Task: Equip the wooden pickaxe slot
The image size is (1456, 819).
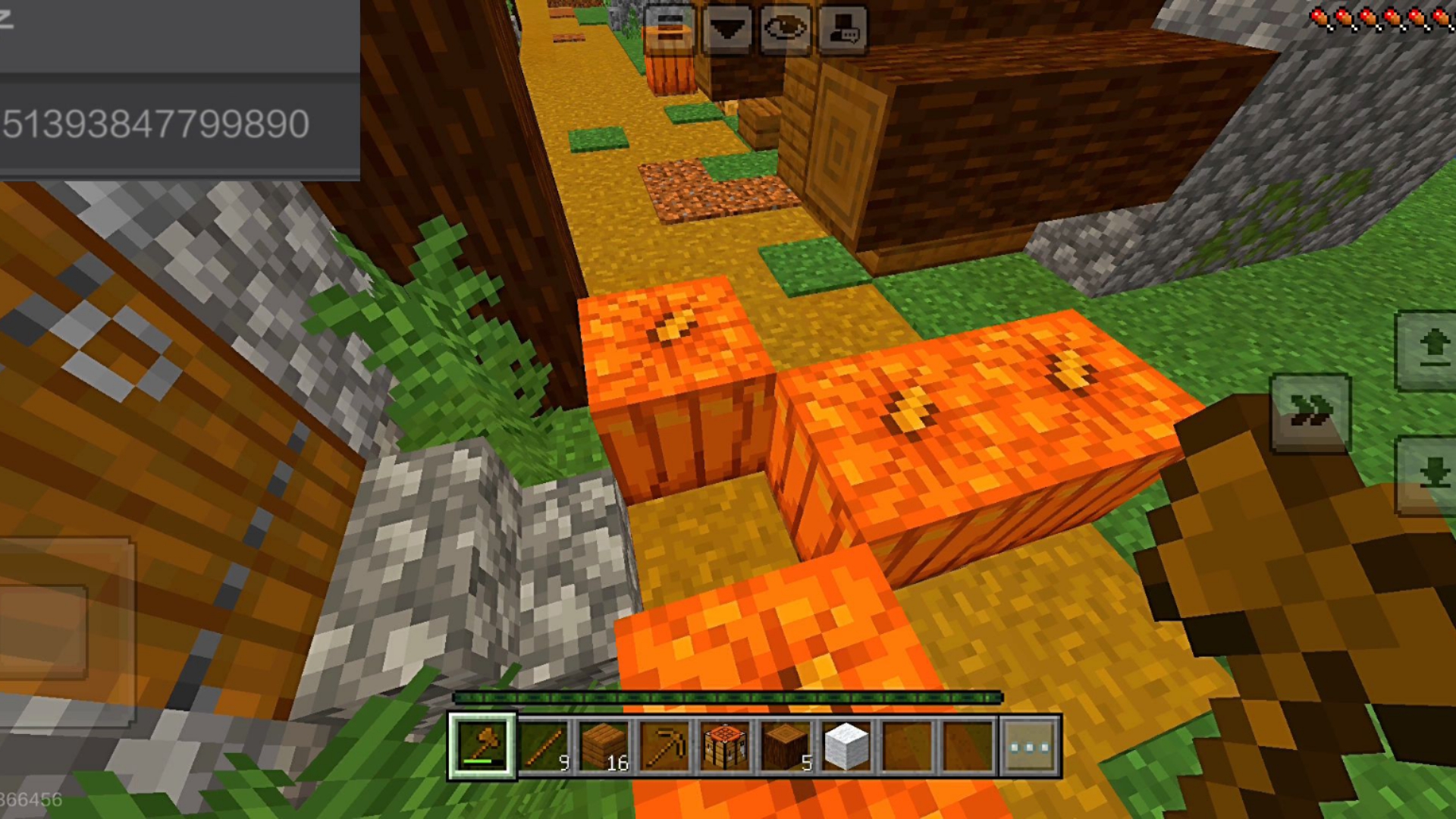Action: click(665, 746)
